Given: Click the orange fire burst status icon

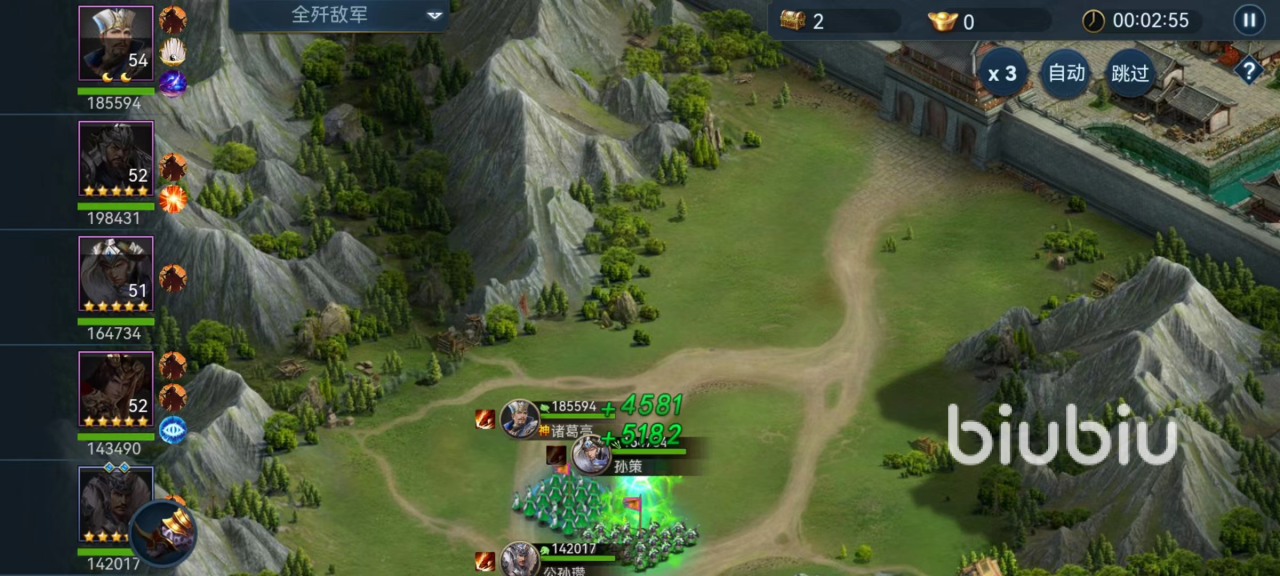Looking at the screenshot, I should 173,199.
